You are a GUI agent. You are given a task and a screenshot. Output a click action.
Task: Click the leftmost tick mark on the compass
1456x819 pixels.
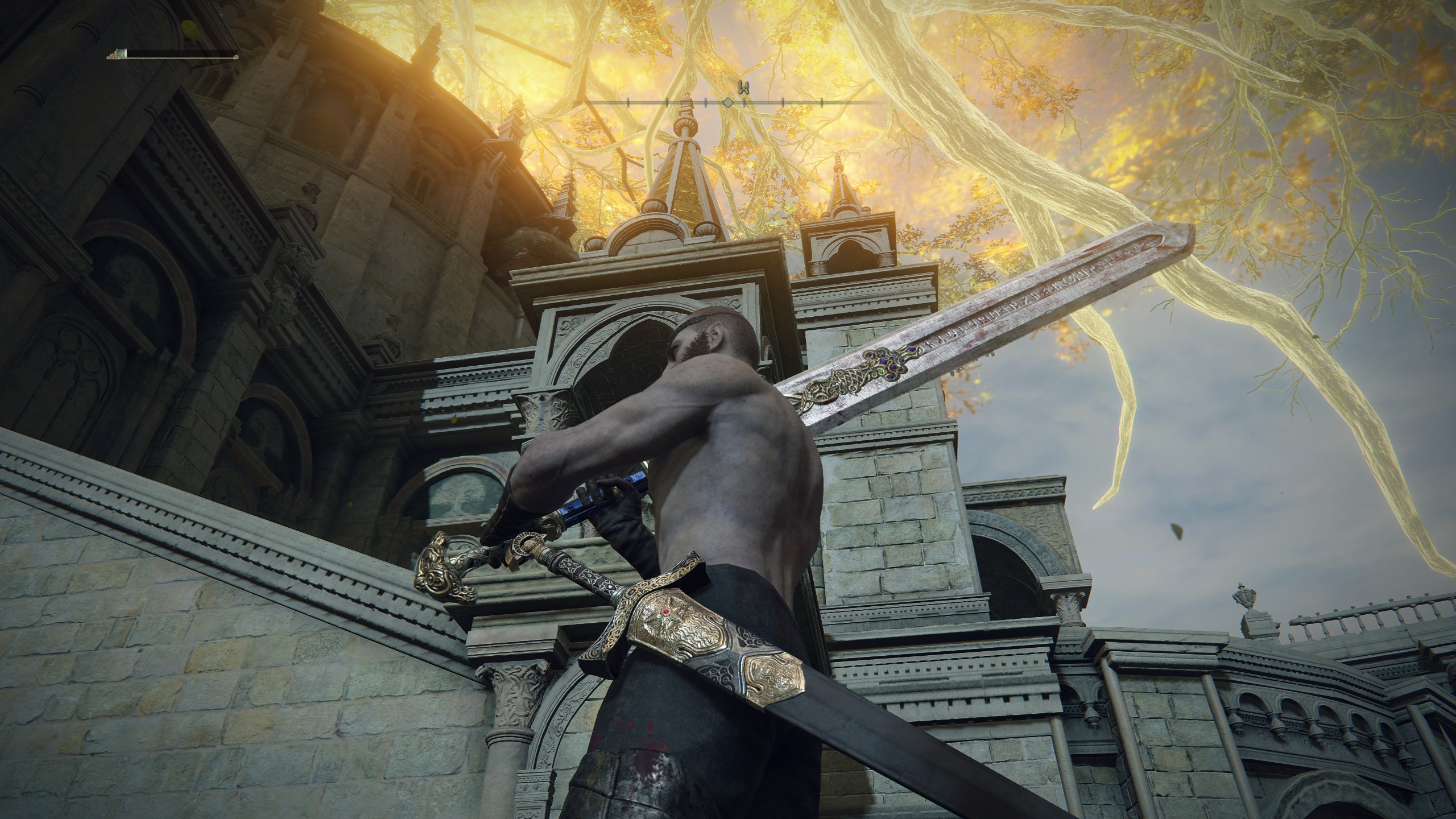pos(628,104)
